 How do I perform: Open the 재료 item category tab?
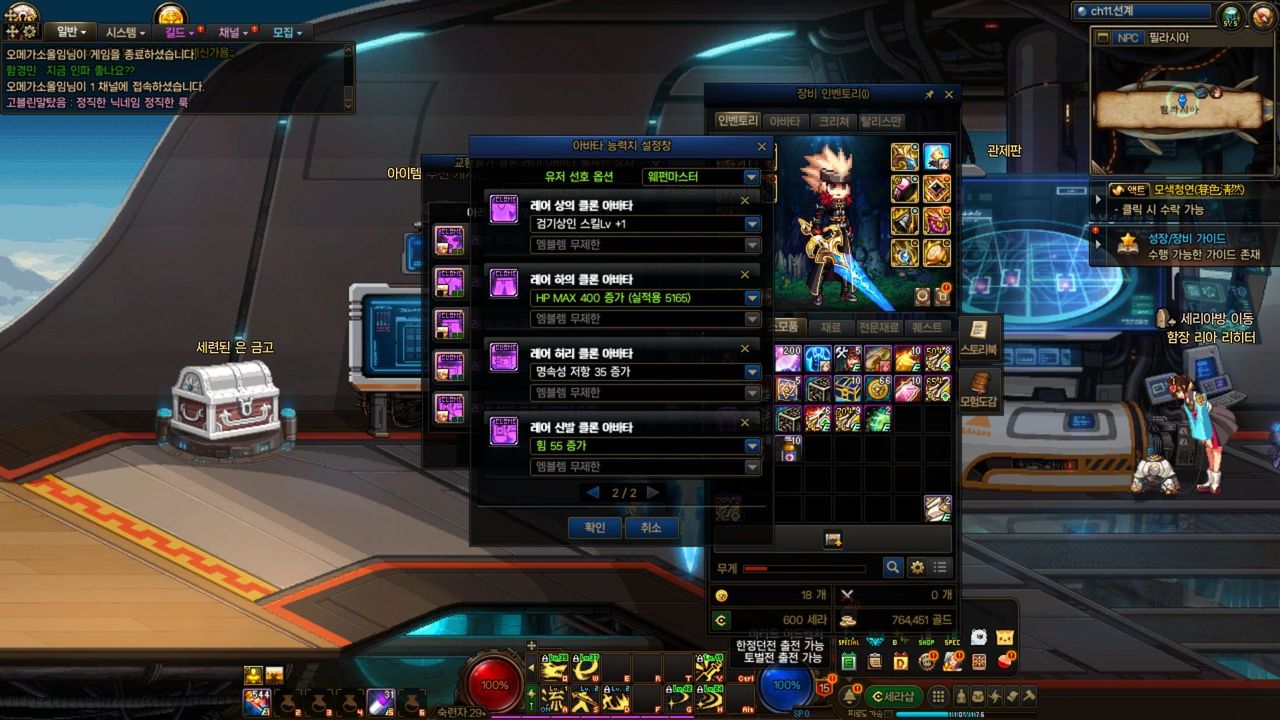click(x=831, y=327)
